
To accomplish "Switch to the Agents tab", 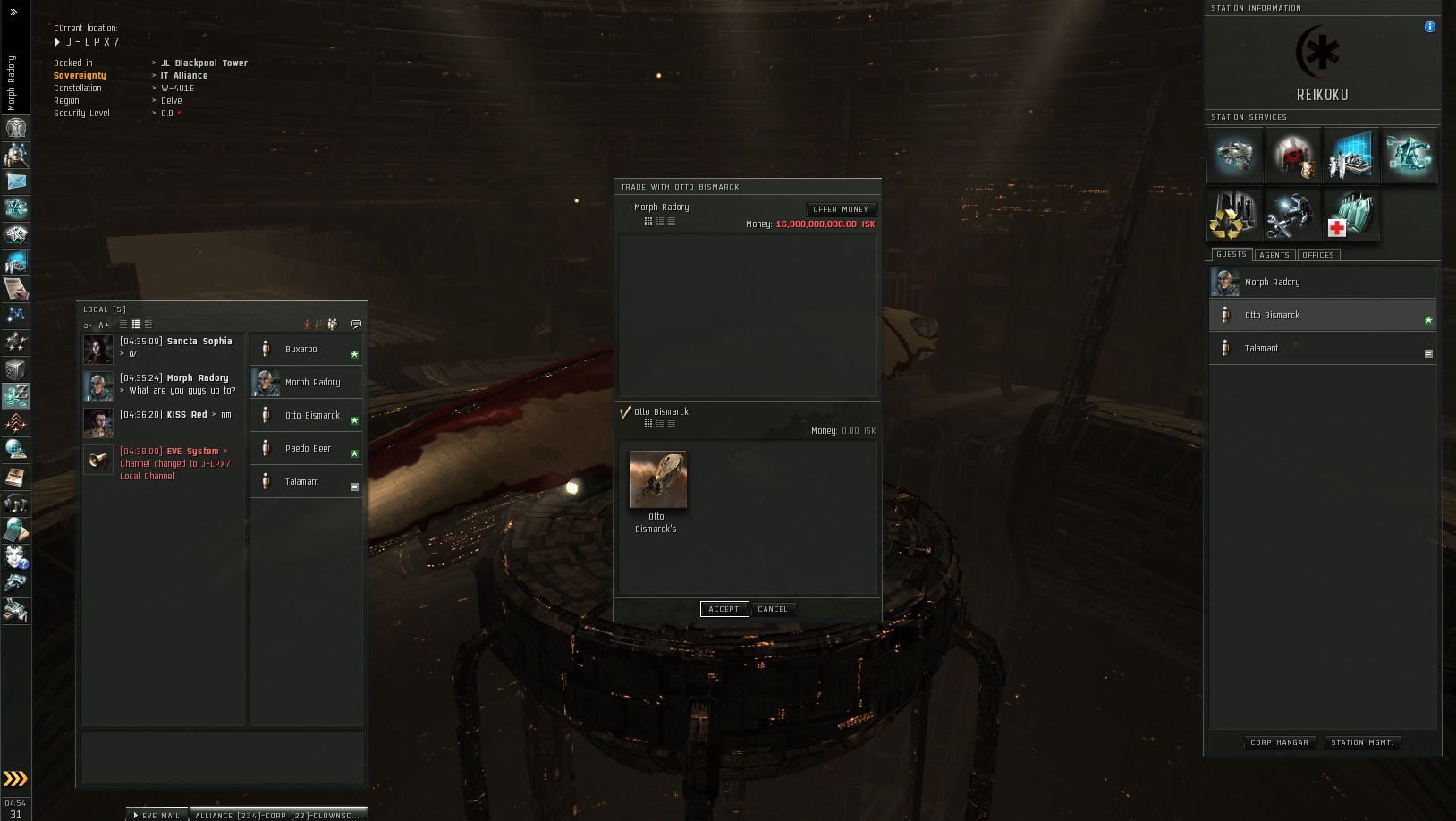I will [1274, 255].
